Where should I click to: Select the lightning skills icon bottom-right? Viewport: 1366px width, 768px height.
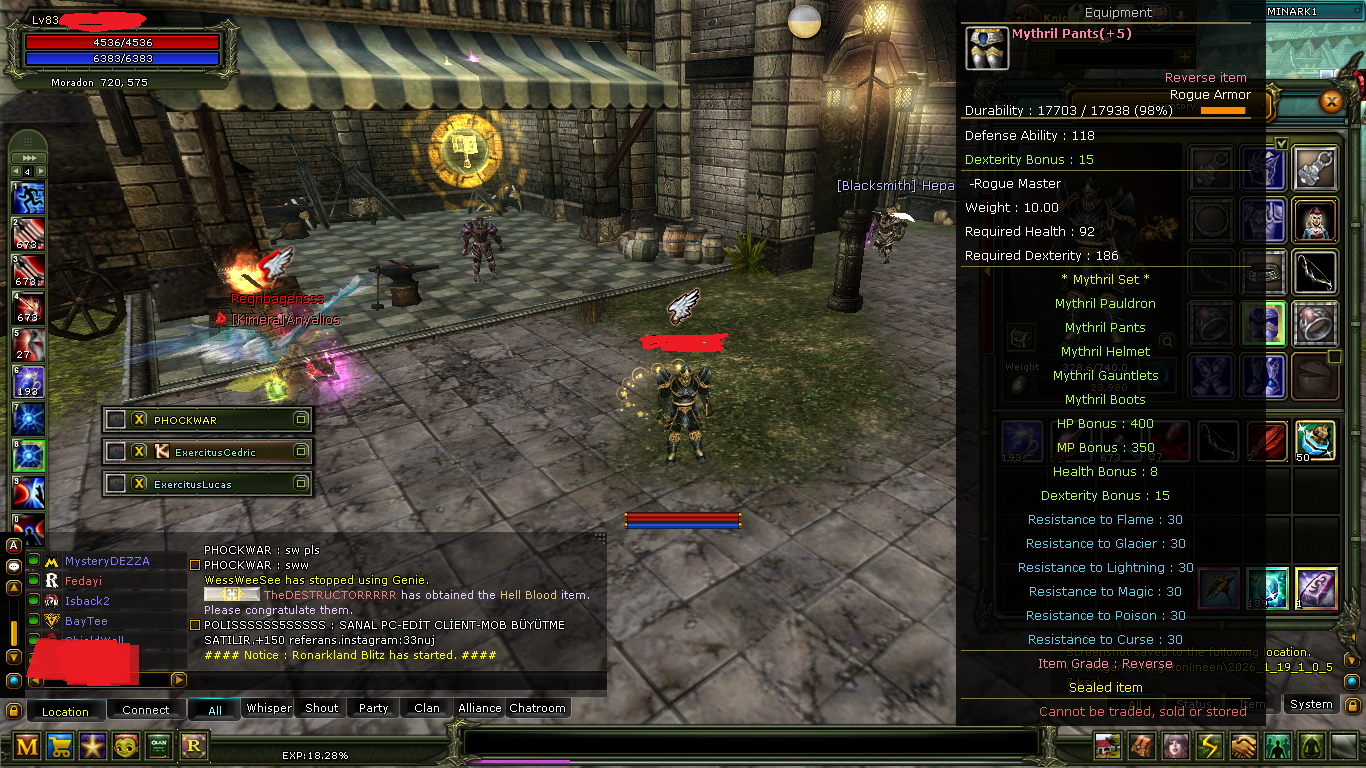pyautogui.click(x=1209, y=746)
